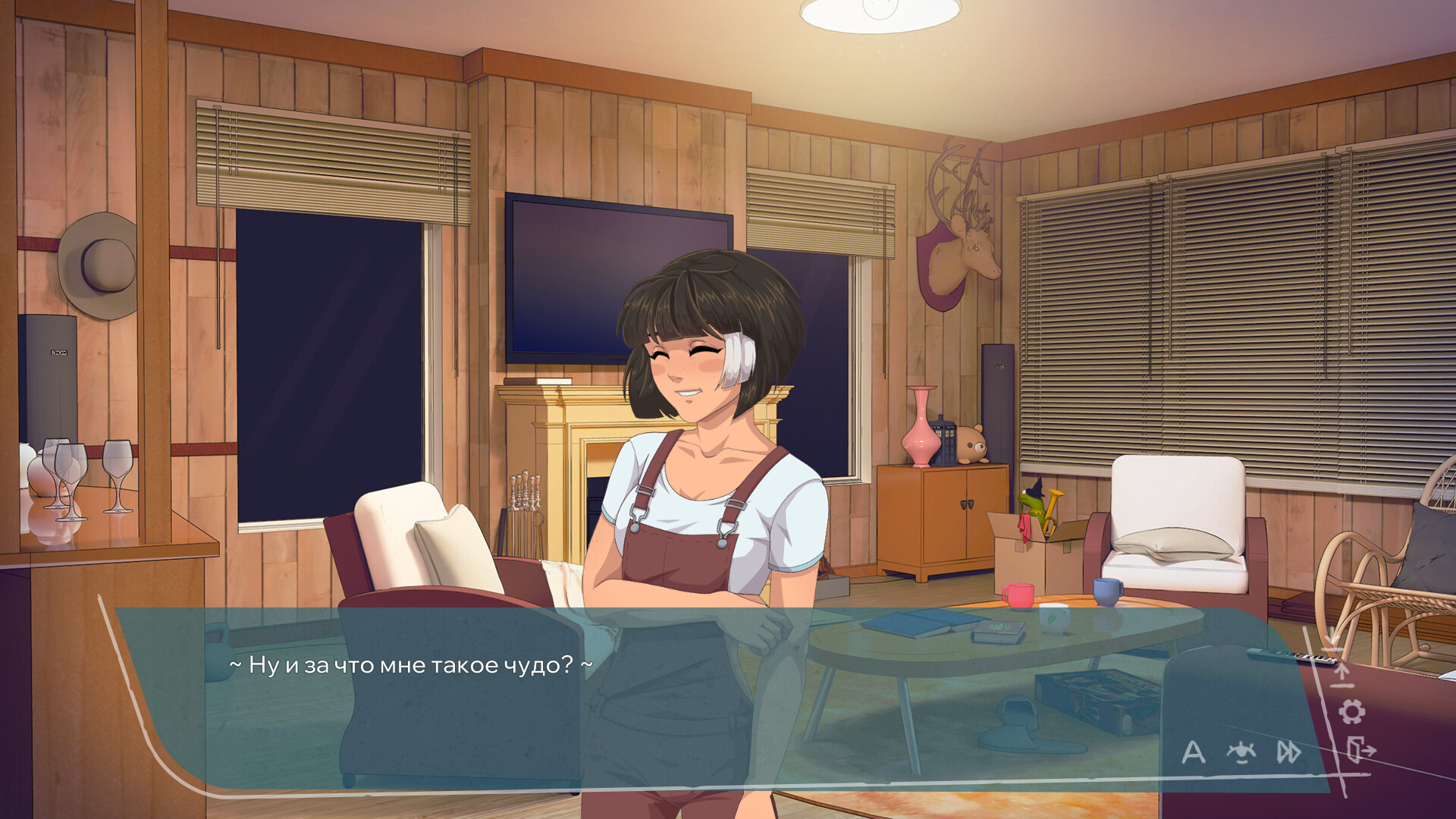
Task: Hide the dialogue textbox using the eye toggle
Action: click(1241, 753)
